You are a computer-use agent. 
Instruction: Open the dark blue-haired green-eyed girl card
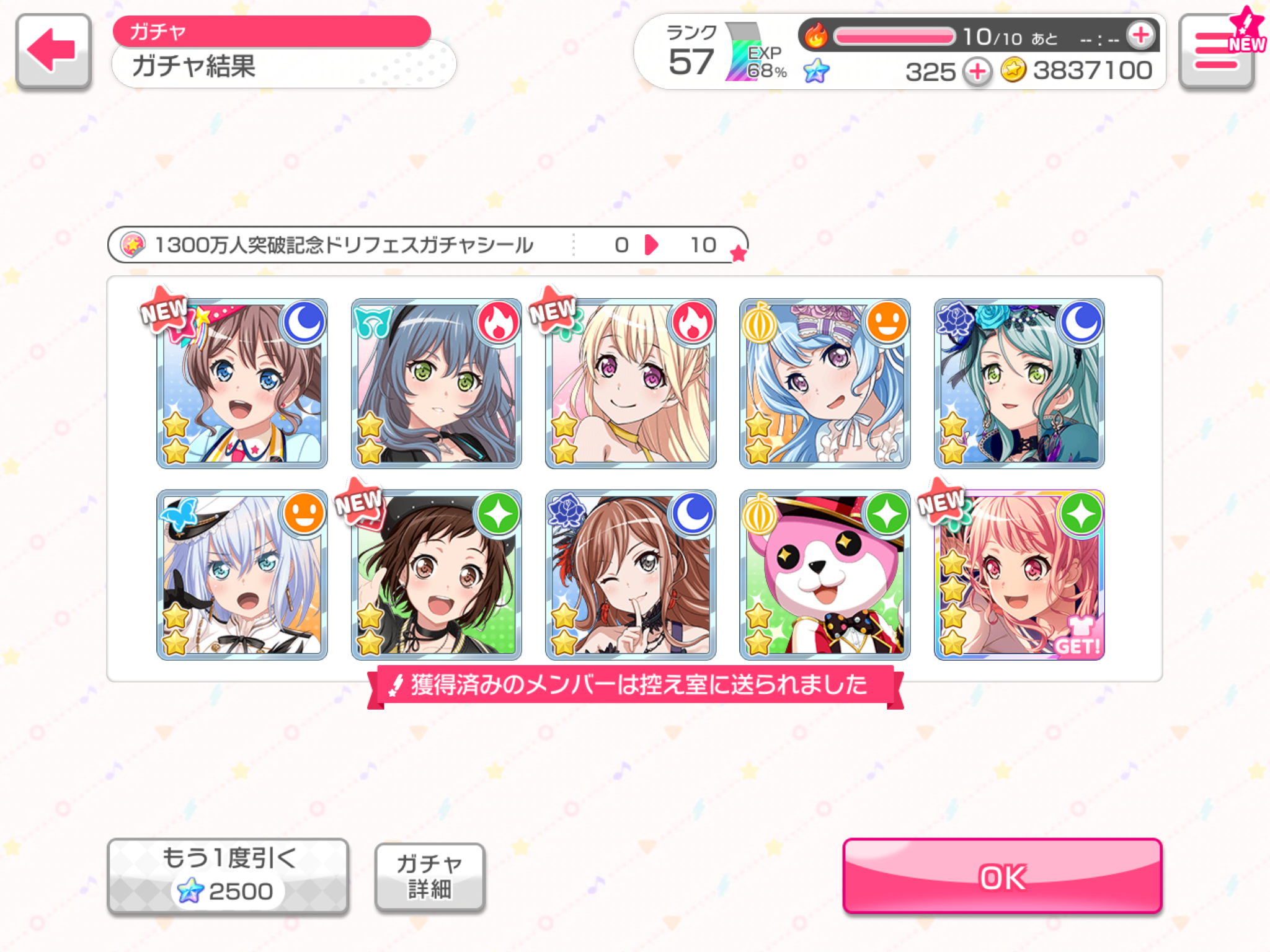click(436, 384)
